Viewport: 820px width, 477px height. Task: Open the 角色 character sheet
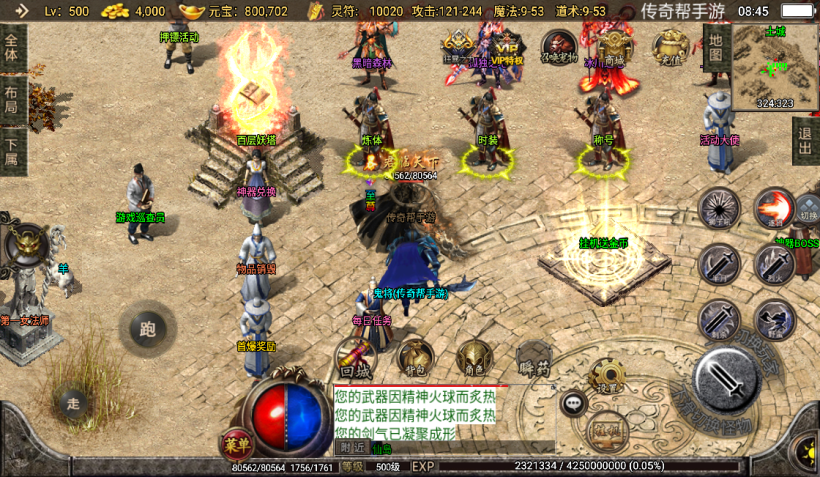click(474, 357)
